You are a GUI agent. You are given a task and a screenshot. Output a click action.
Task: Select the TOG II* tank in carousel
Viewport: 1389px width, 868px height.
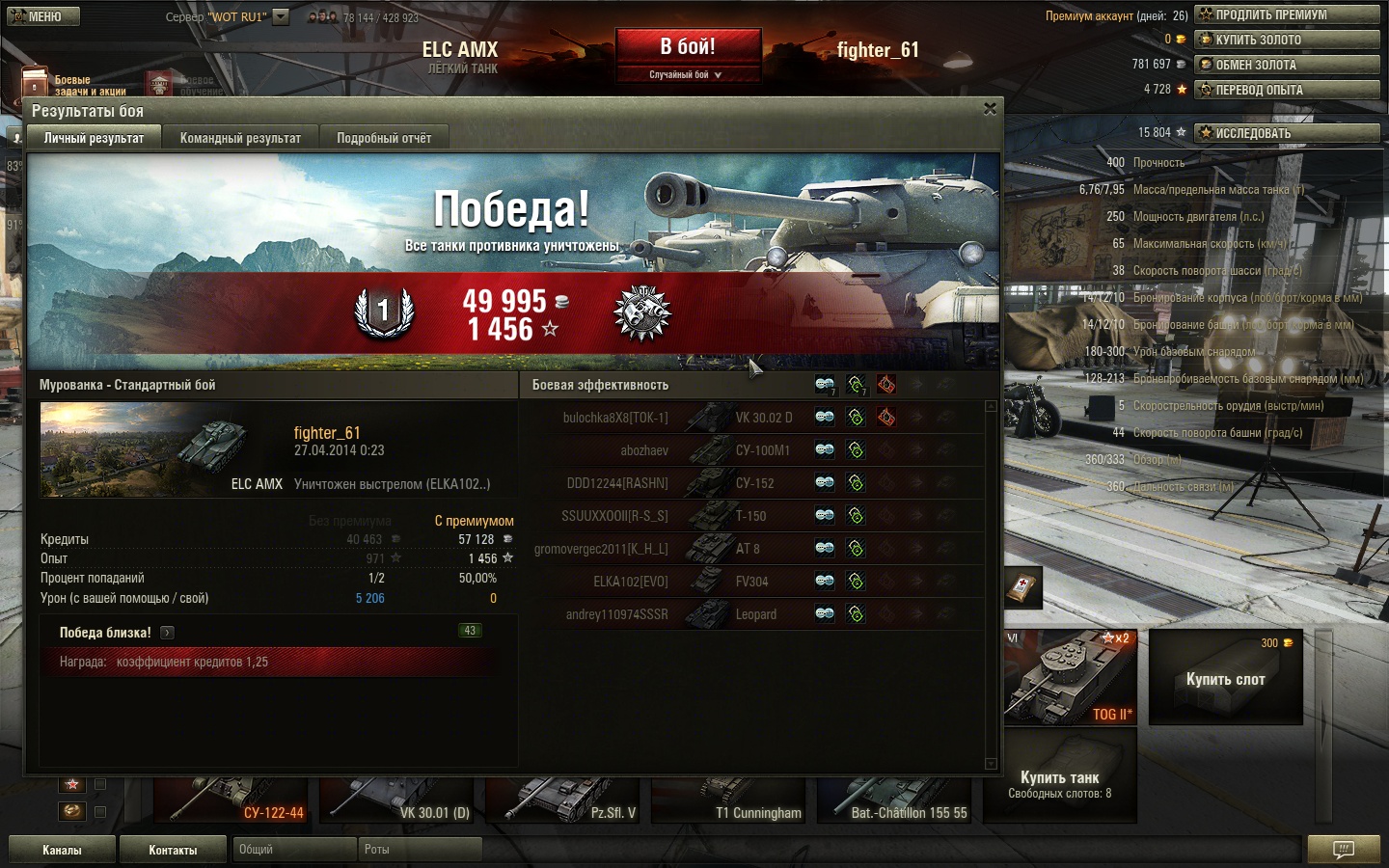click(x=1070, y=677)
